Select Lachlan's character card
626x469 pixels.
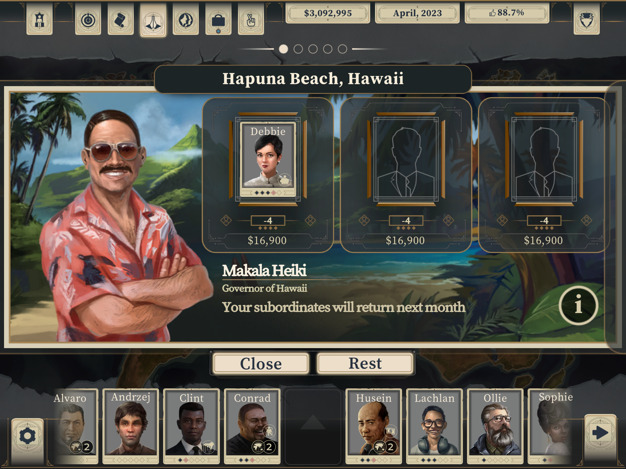tap(434, 425)
